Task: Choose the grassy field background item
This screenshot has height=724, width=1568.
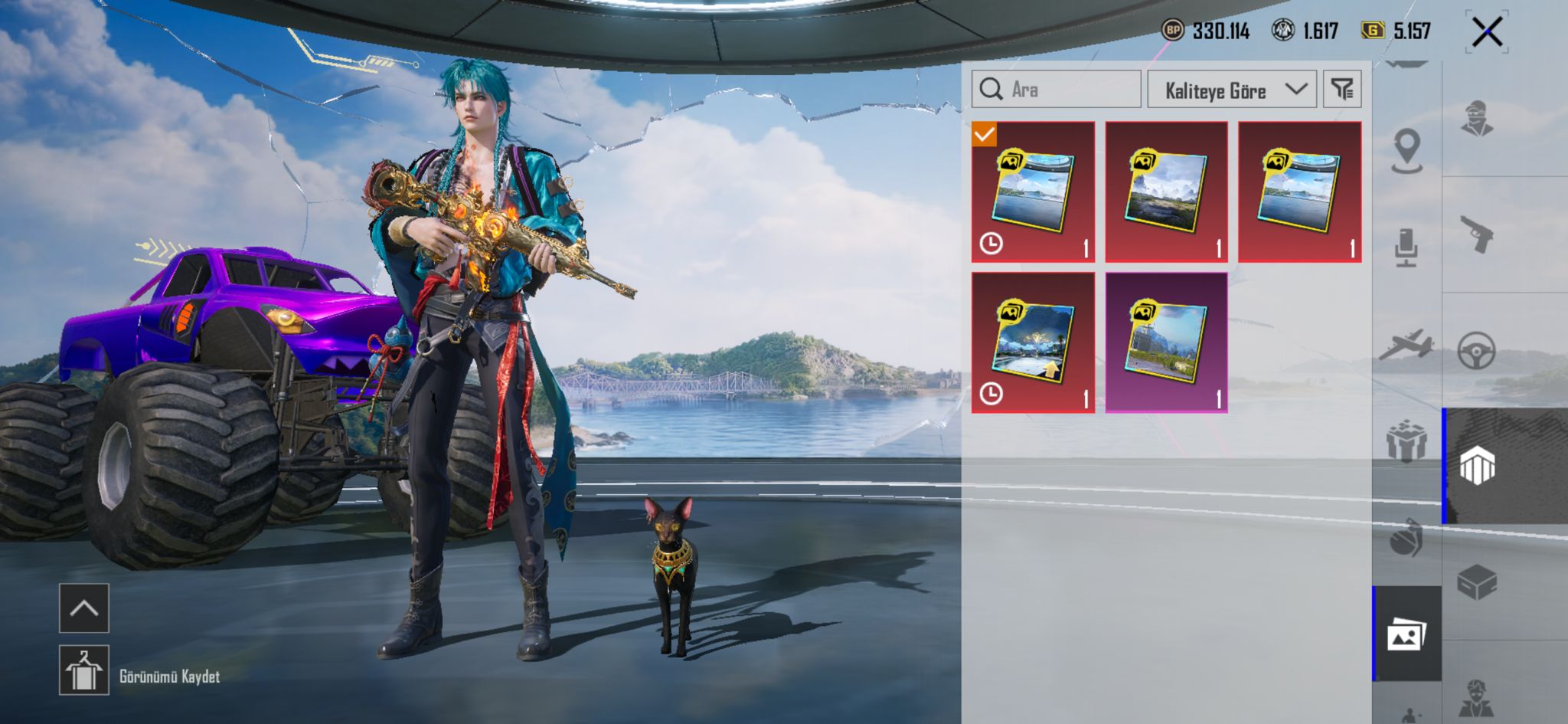Action: pos(1166,192)
